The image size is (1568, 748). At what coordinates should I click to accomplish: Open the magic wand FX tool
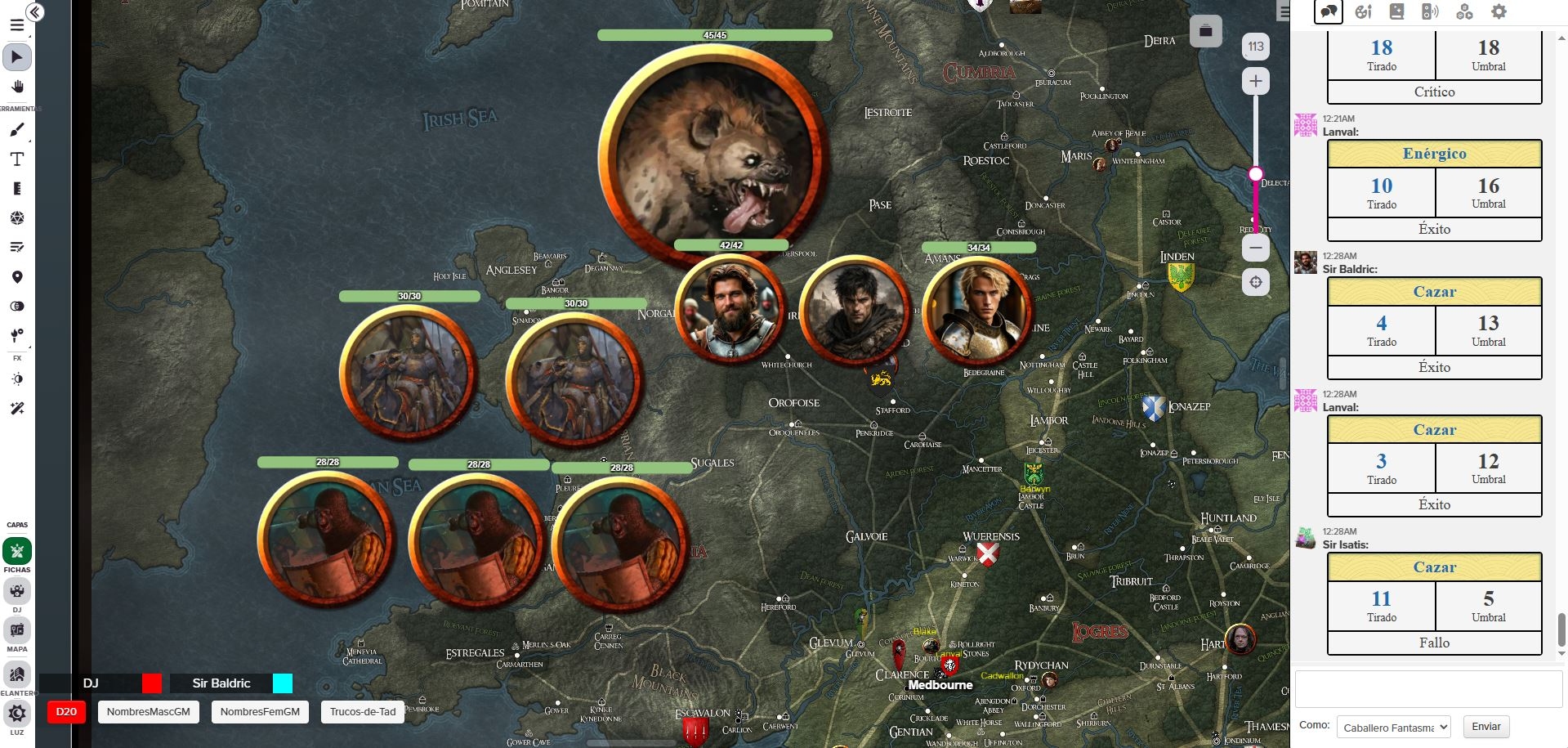pos(17,408)
